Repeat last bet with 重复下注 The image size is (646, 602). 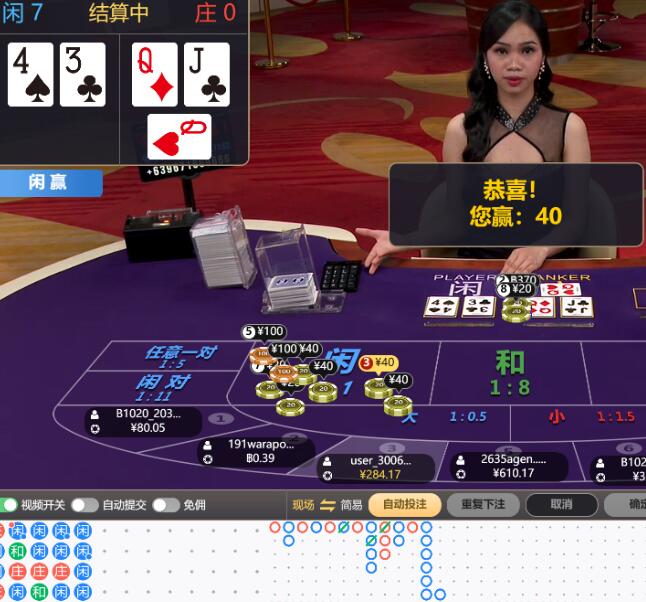click(483, 505)
